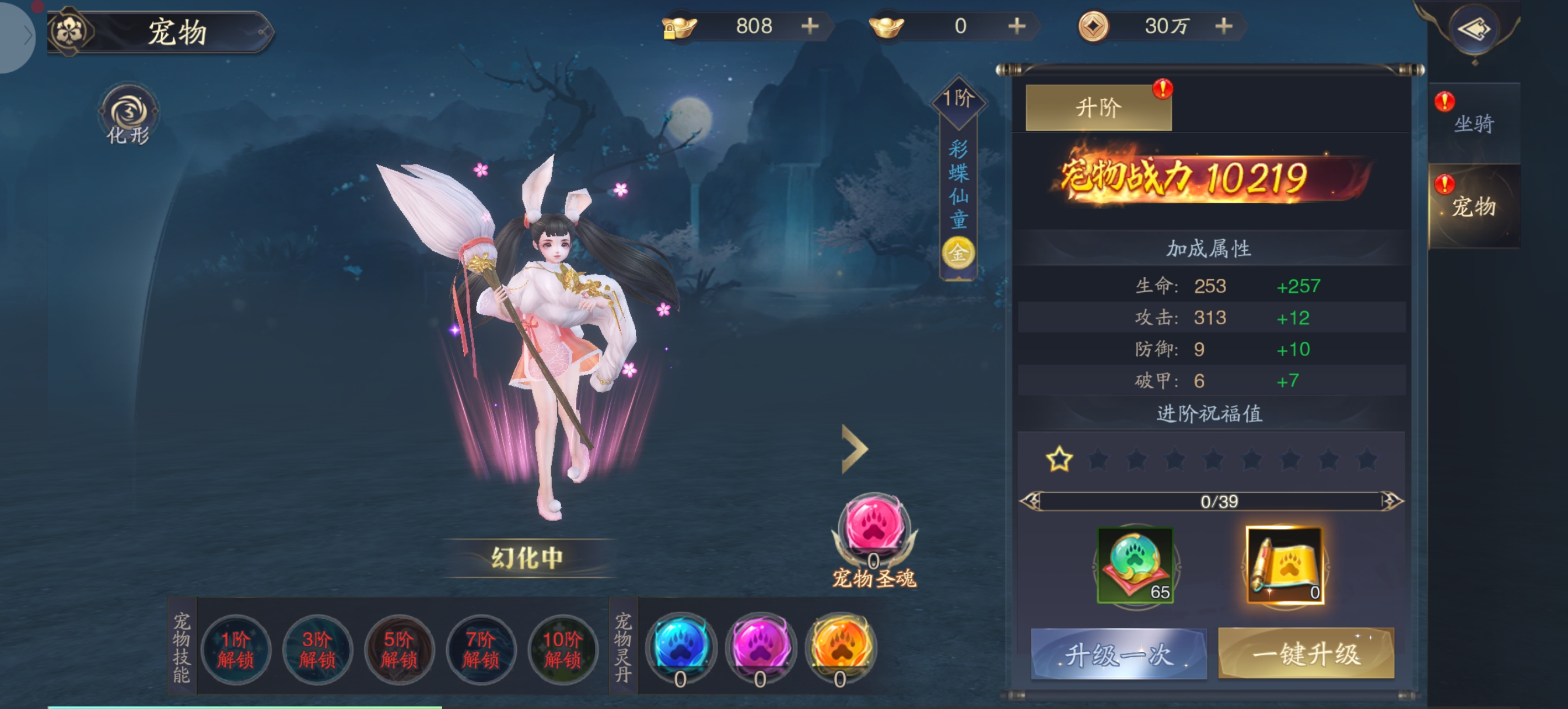Screen dimensions: 1568x709
Task: Add more gold ingots next to 808
Action: click(x=810, y=26)
